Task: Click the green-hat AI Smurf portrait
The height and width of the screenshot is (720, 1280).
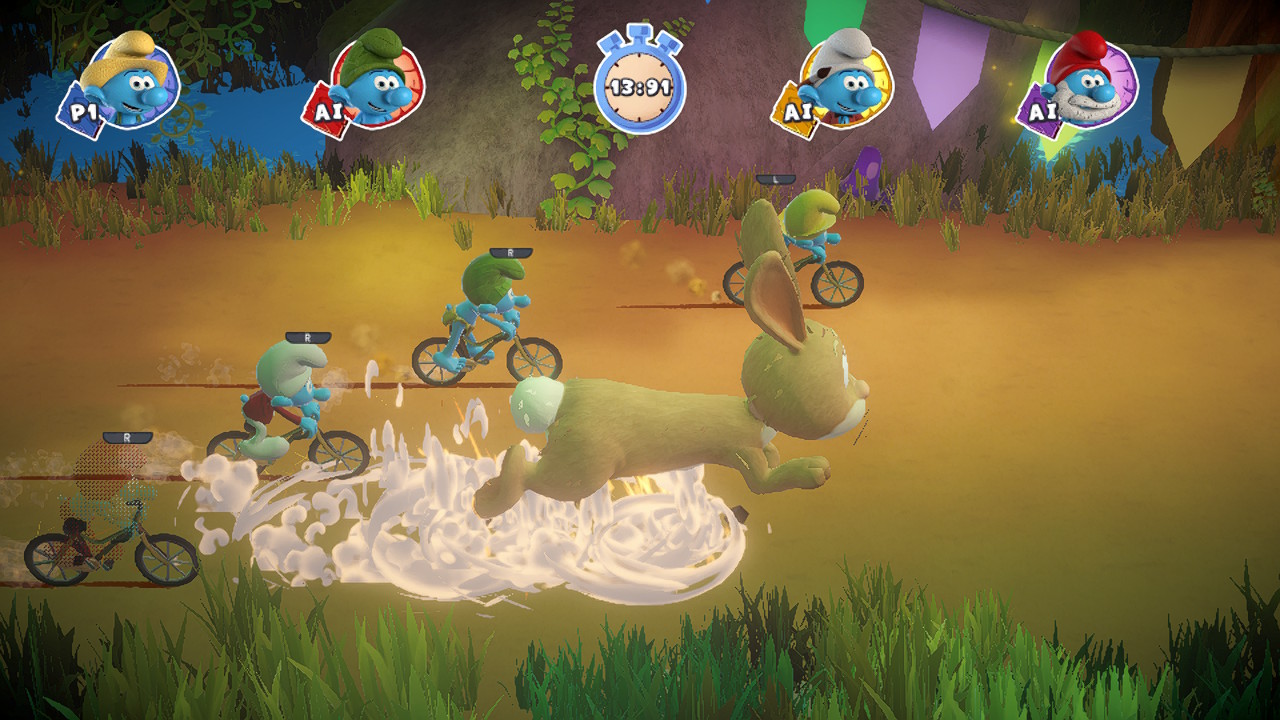Action: pyautogui.click(x=375, y=82)
